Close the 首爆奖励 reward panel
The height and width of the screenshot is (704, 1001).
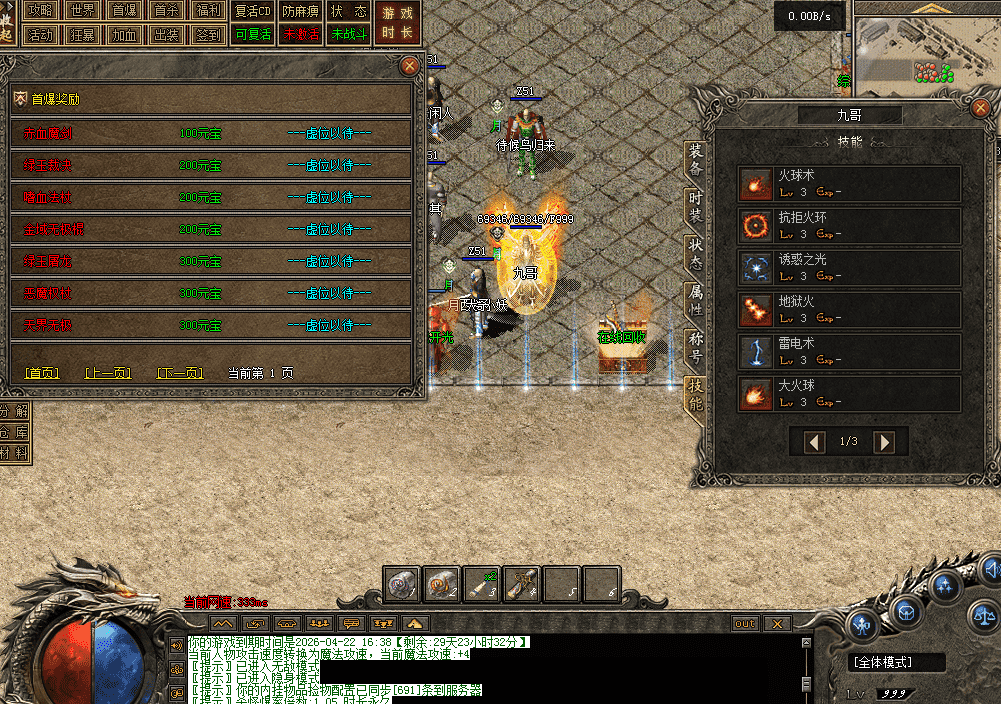coord(409,66)
